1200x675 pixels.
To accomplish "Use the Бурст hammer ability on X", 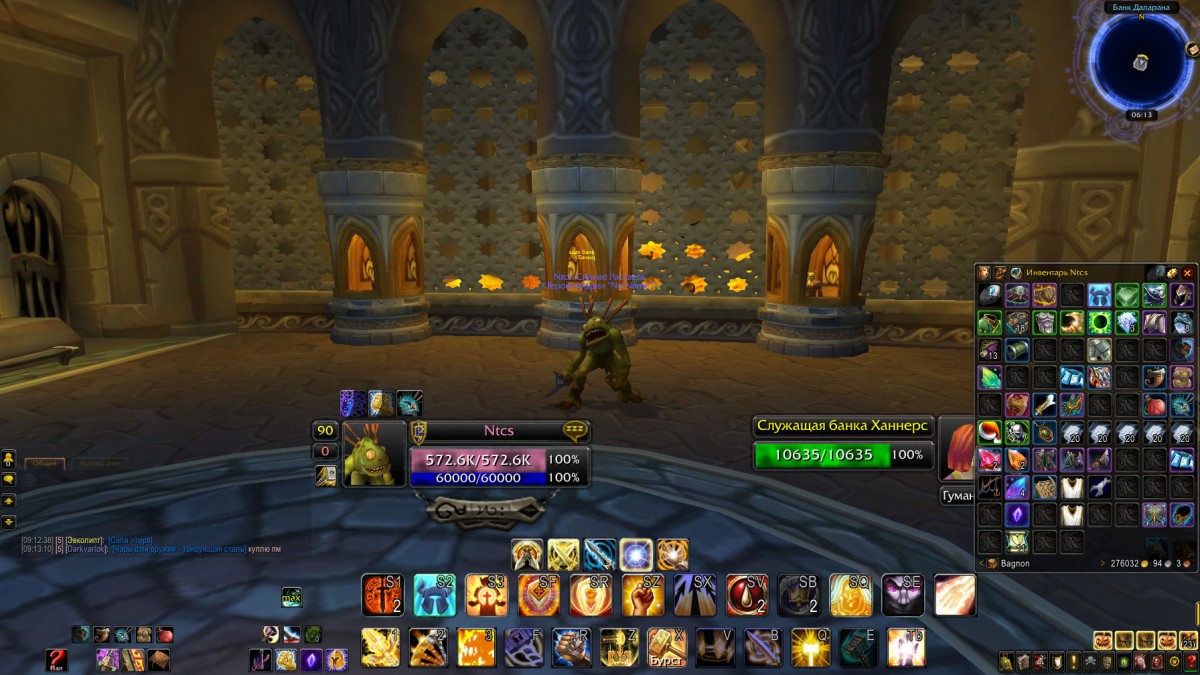I will click(667, 647).
